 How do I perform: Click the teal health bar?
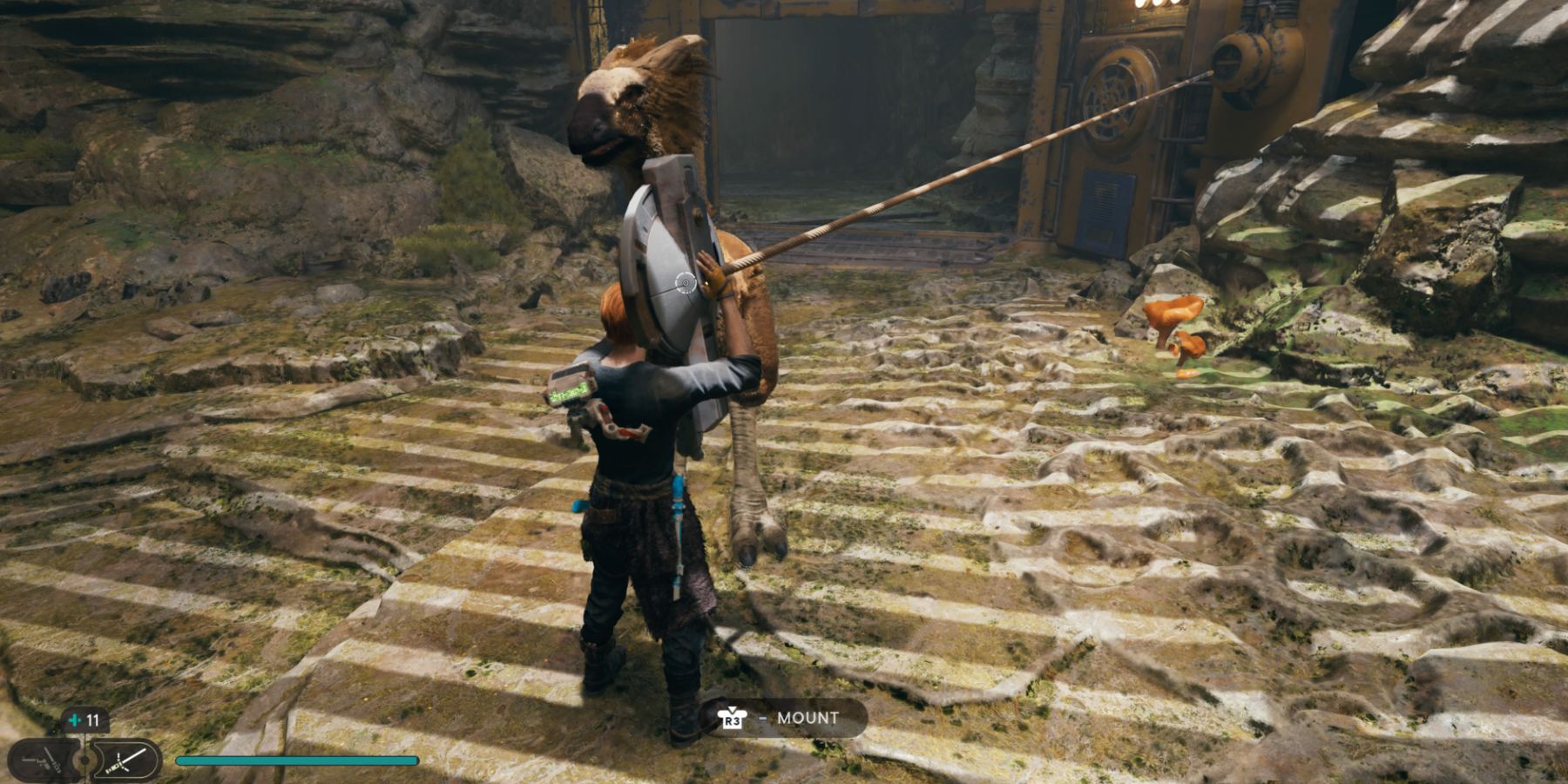[x=296, y=760]
